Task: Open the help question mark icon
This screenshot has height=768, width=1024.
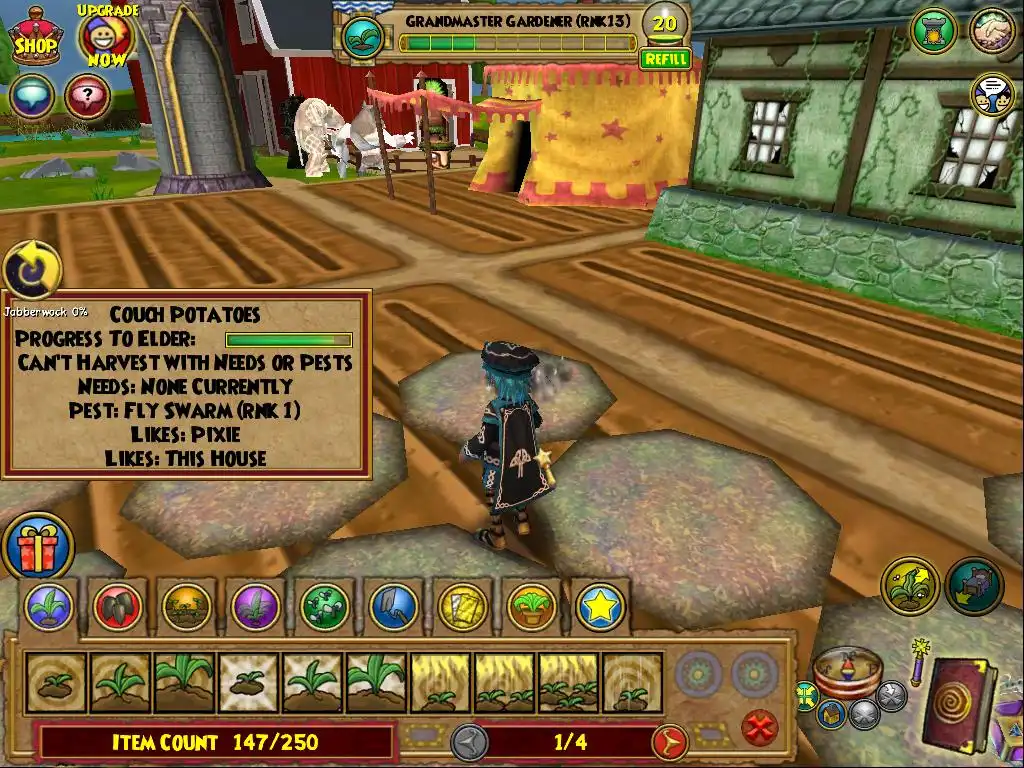Action: point(87,97)
